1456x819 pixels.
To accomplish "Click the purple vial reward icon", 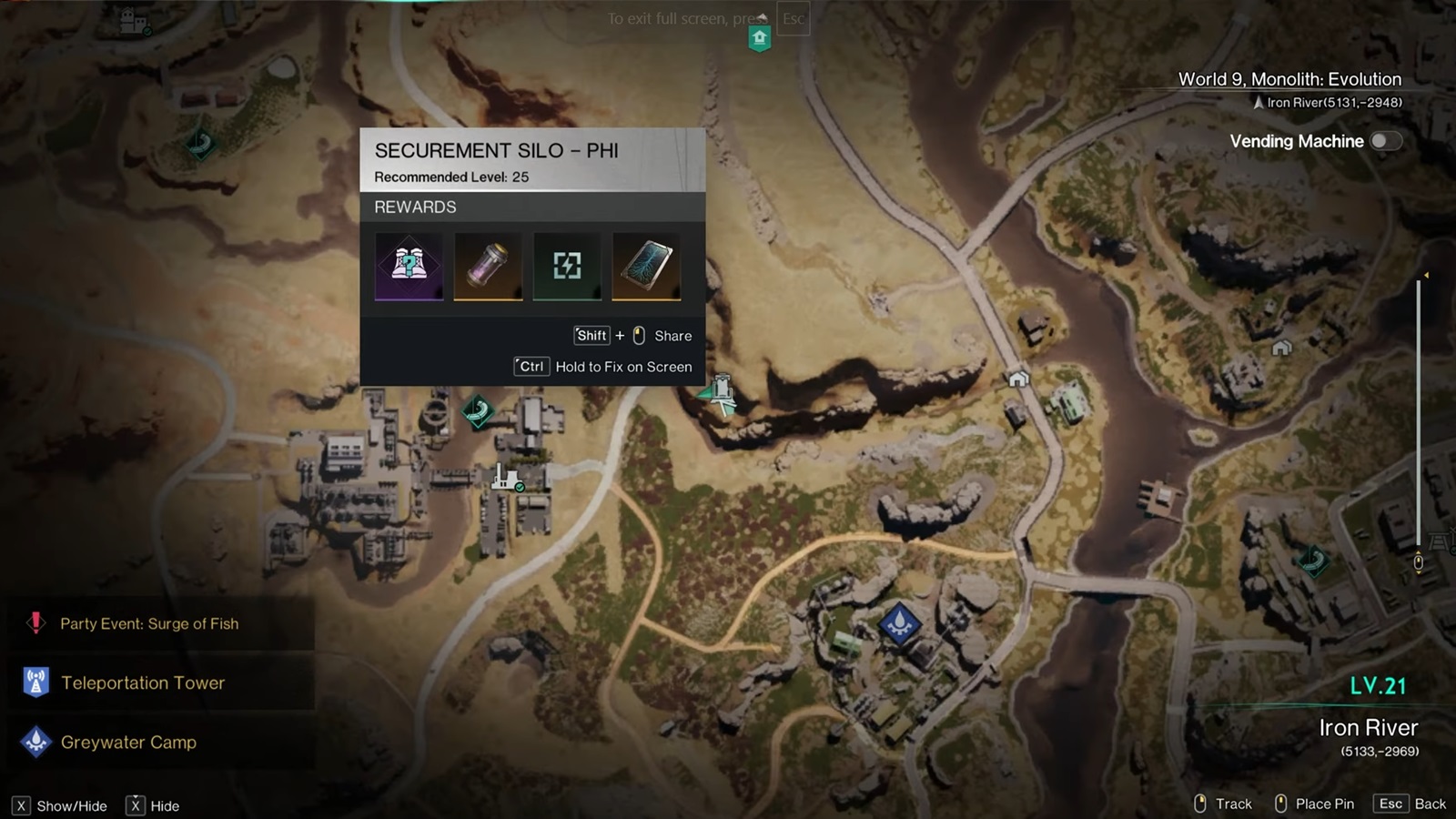I will tap(488, 266).
